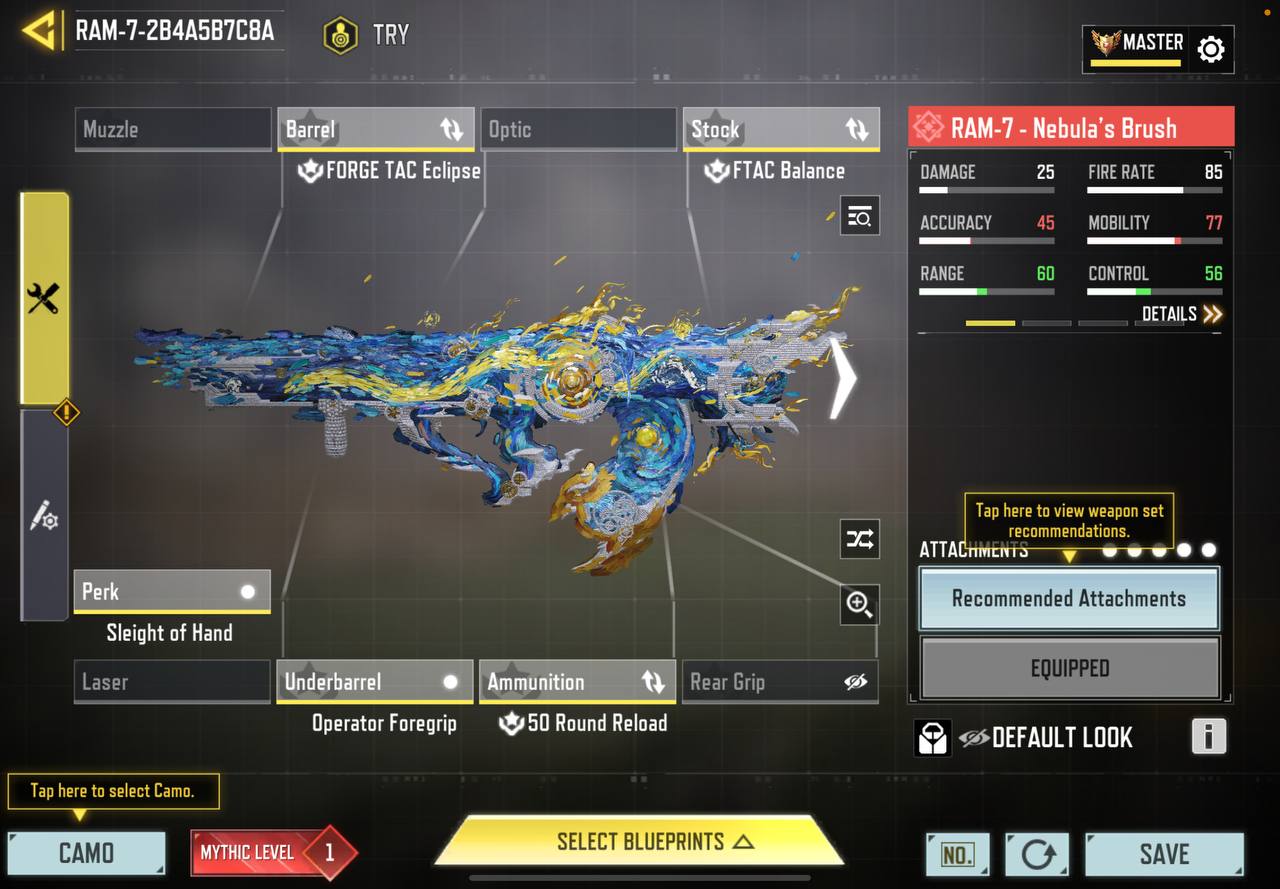The image size is (1280, 889).
Task: Open the Laser attachment slot
Action: [x=173, y=682]
